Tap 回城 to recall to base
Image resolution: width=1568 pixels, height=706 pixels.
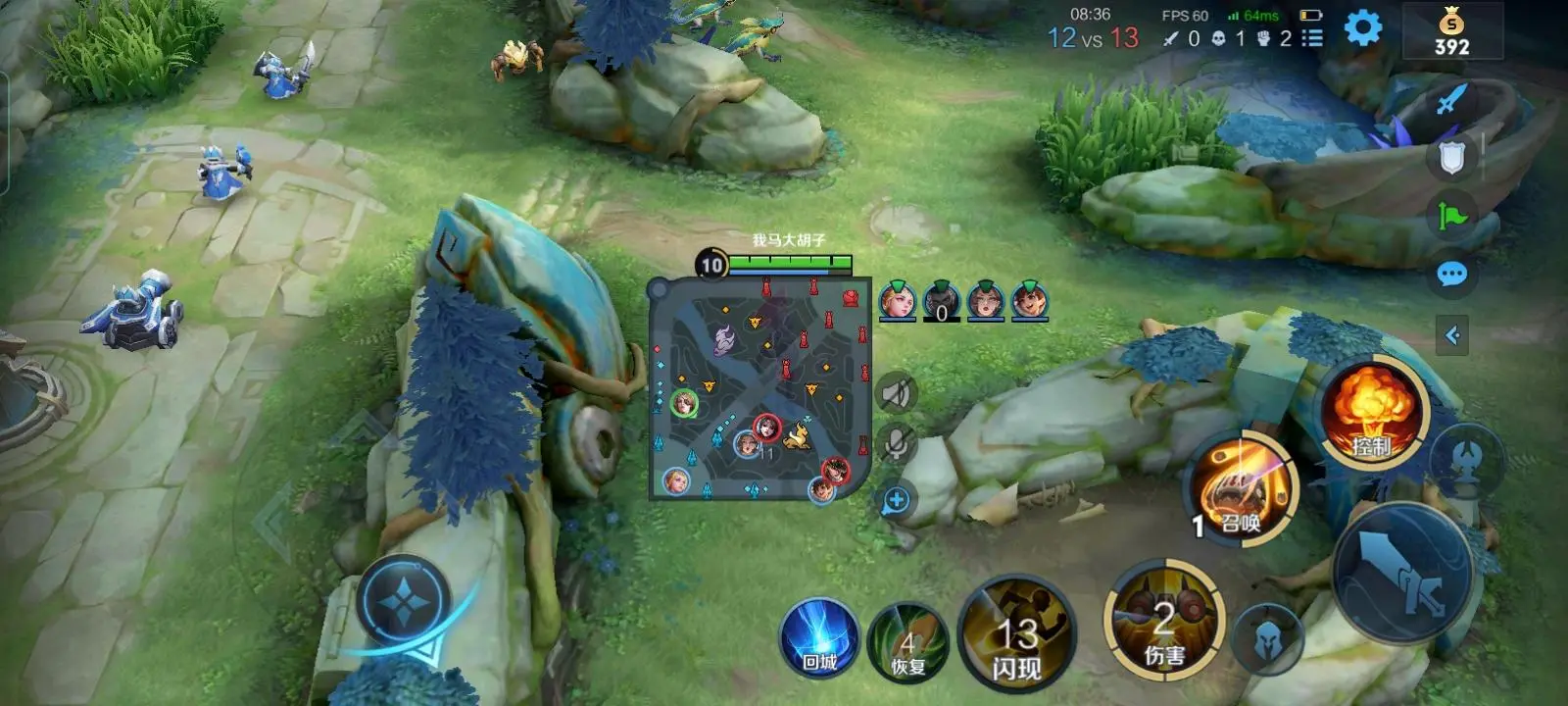tap(819, 639)
